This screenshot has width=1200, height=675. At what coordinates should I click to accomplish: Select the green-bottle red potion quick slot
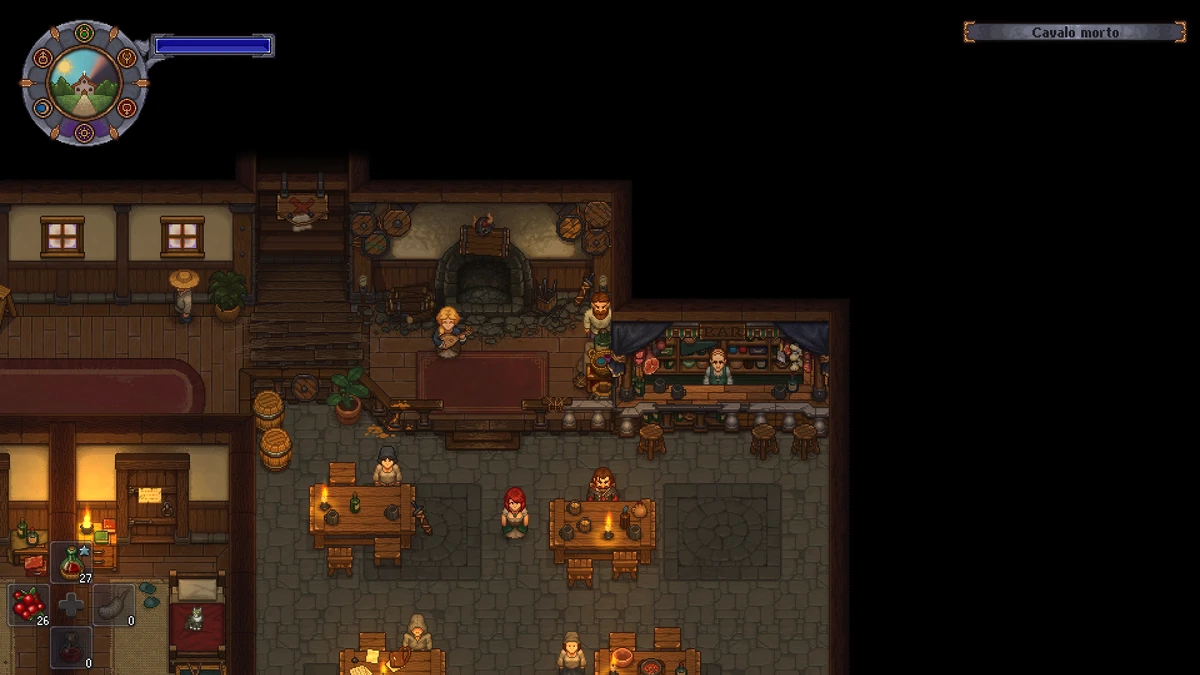[x=71, y=563]
